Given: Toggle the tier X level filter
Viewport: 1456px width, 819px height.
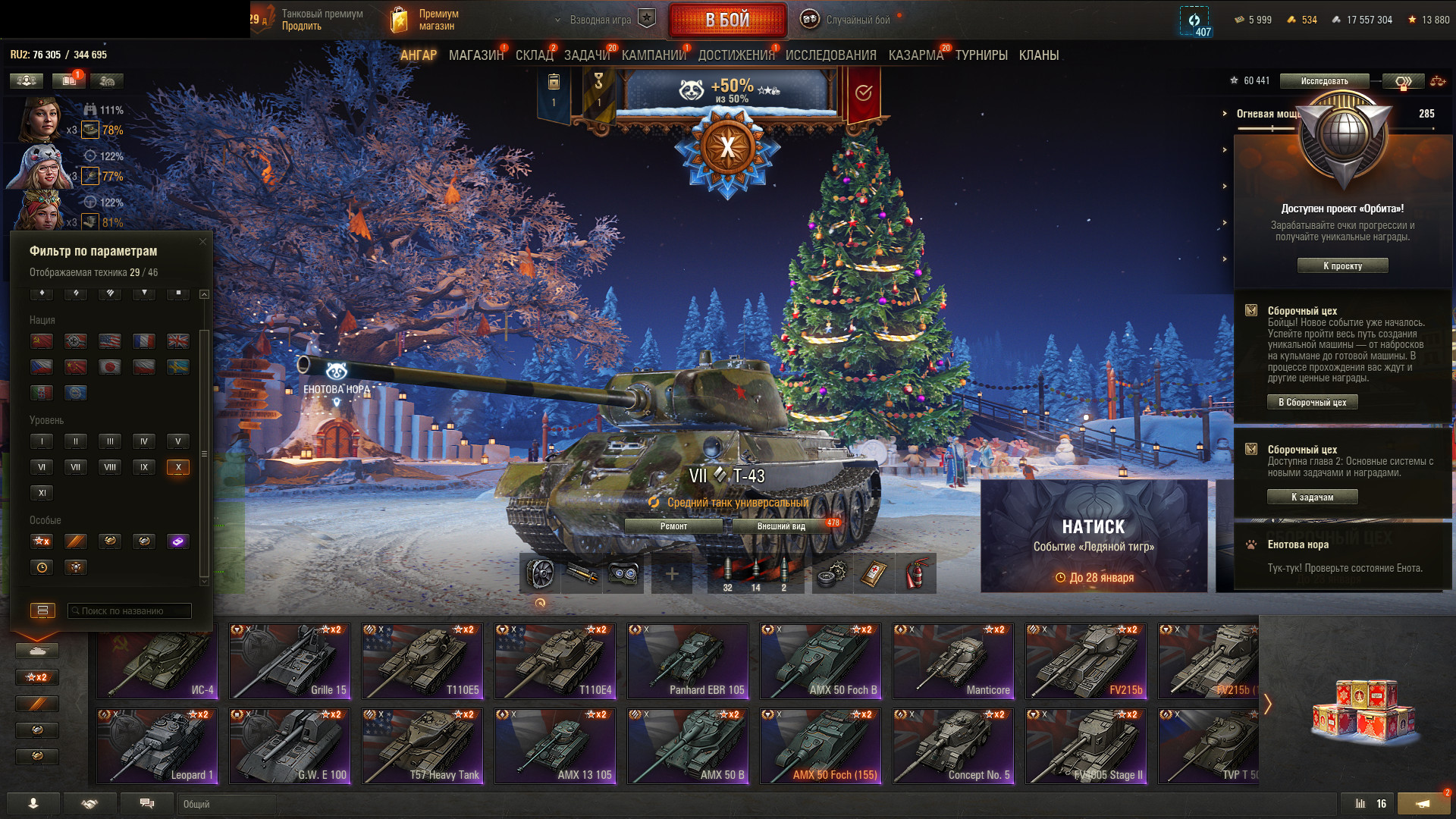Looking at the screenshot, I should (x=178, y=467).
